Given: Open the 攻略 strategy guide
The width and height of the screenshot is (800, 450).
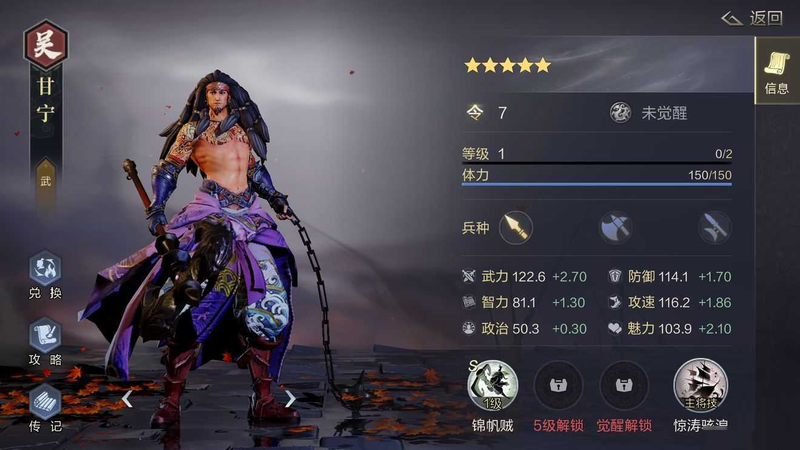Looking at the screenshot, I should click(x=45, y=338).
